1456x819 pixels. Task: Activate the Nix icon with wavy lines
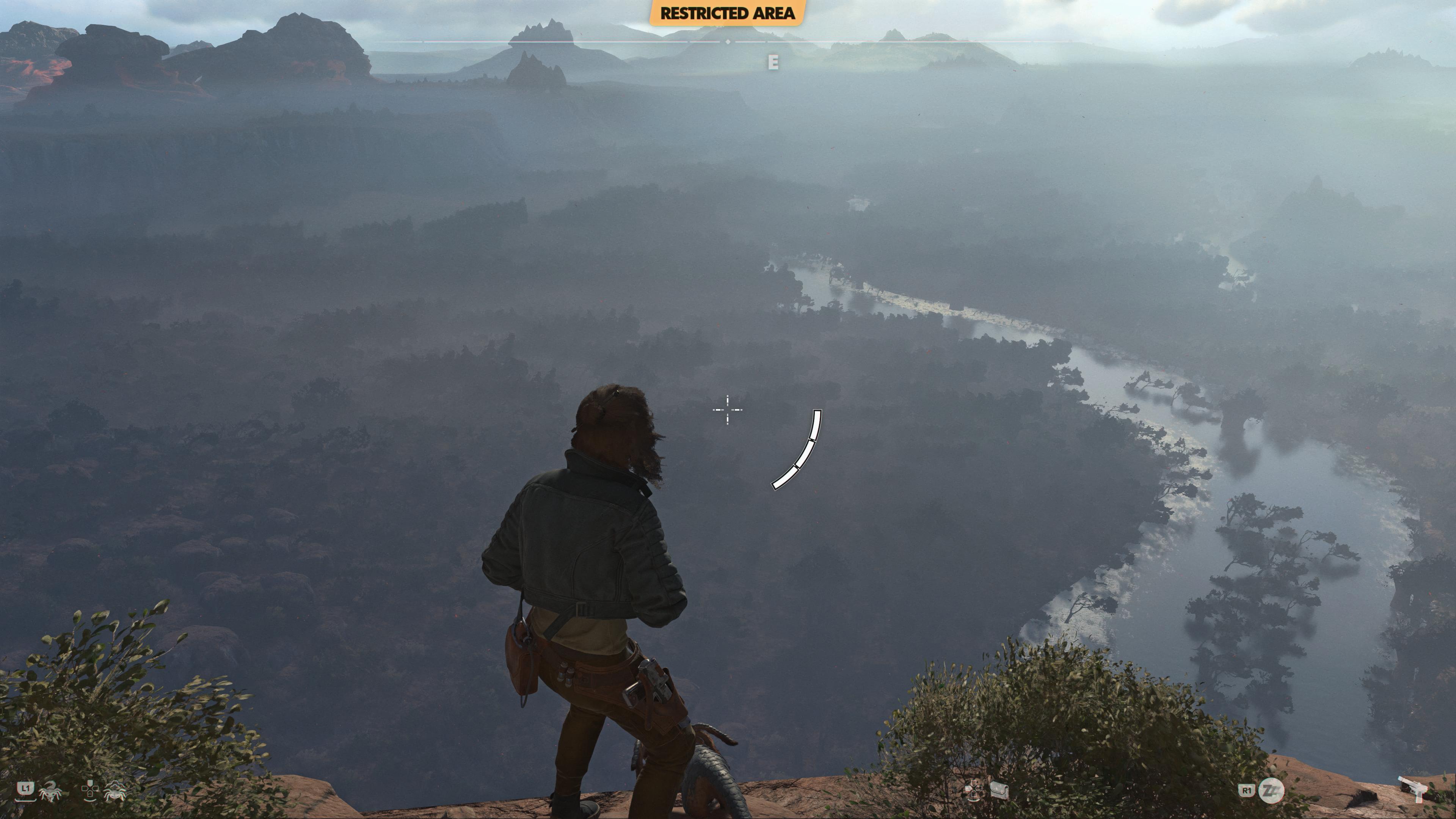click(115, 791)
